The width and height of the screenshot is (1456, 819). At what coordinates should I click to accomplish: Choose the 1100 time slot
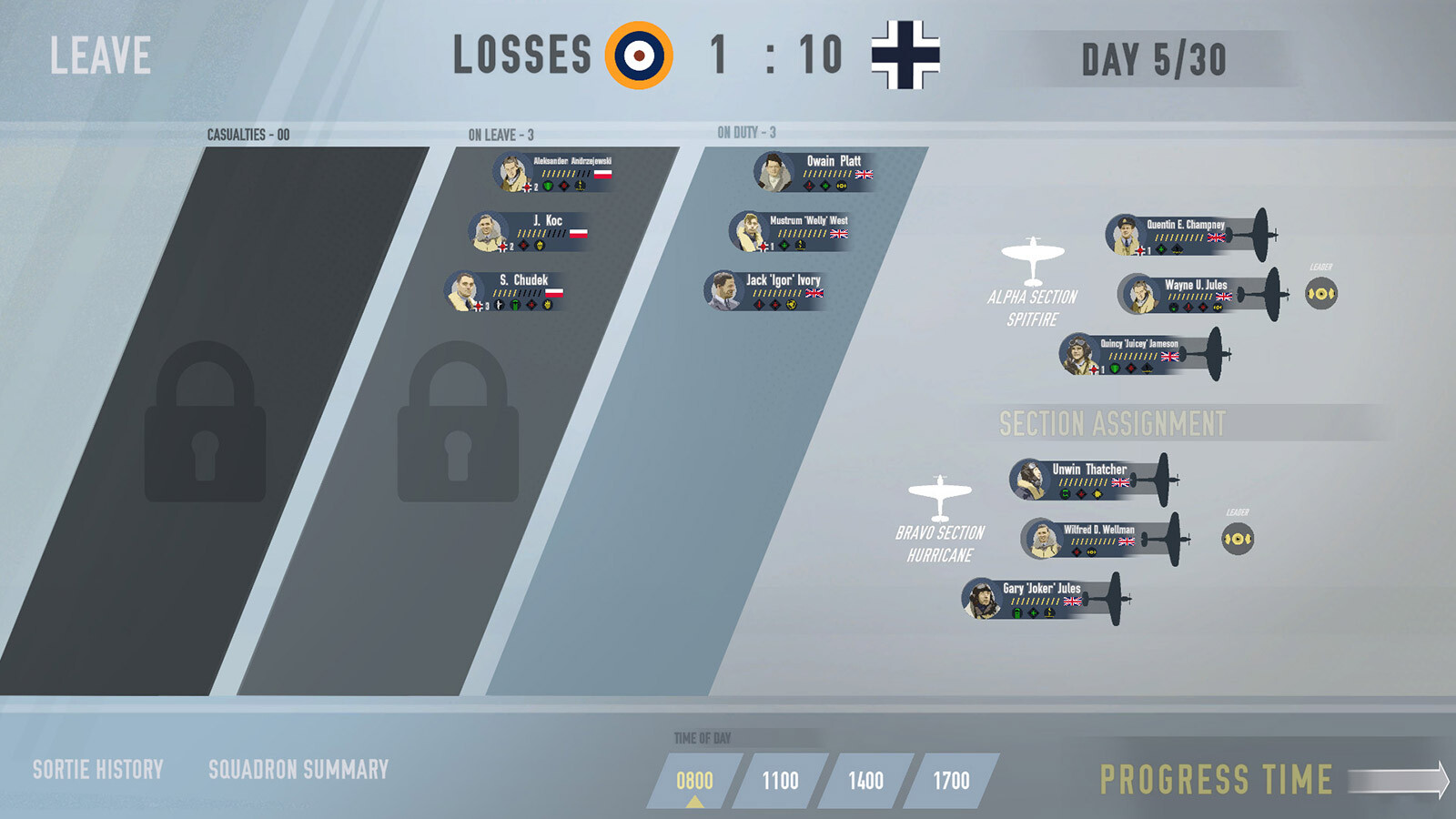tap(780, 781)
